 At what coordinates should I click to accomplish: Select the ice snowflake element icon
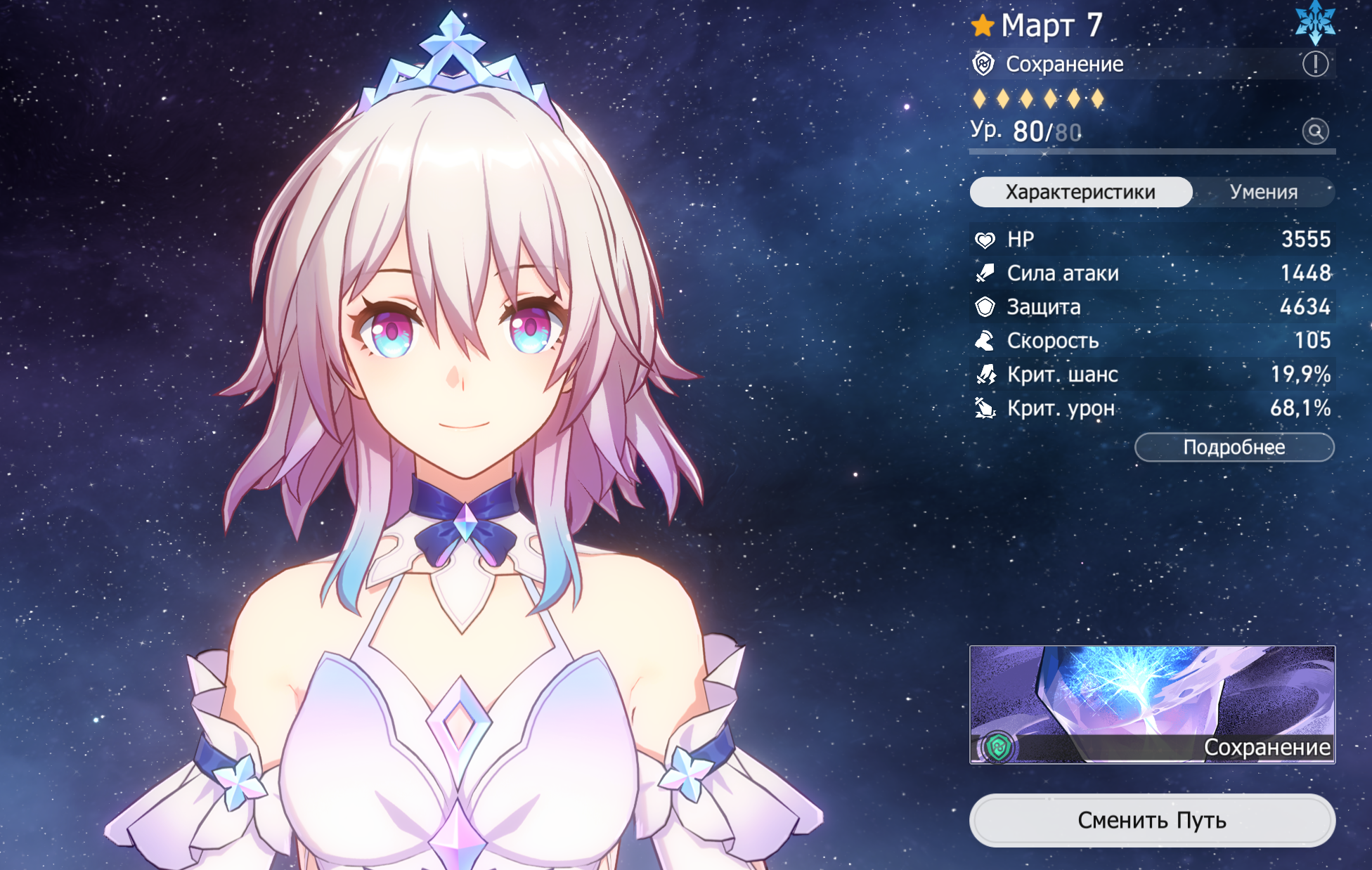point(1315,22)
